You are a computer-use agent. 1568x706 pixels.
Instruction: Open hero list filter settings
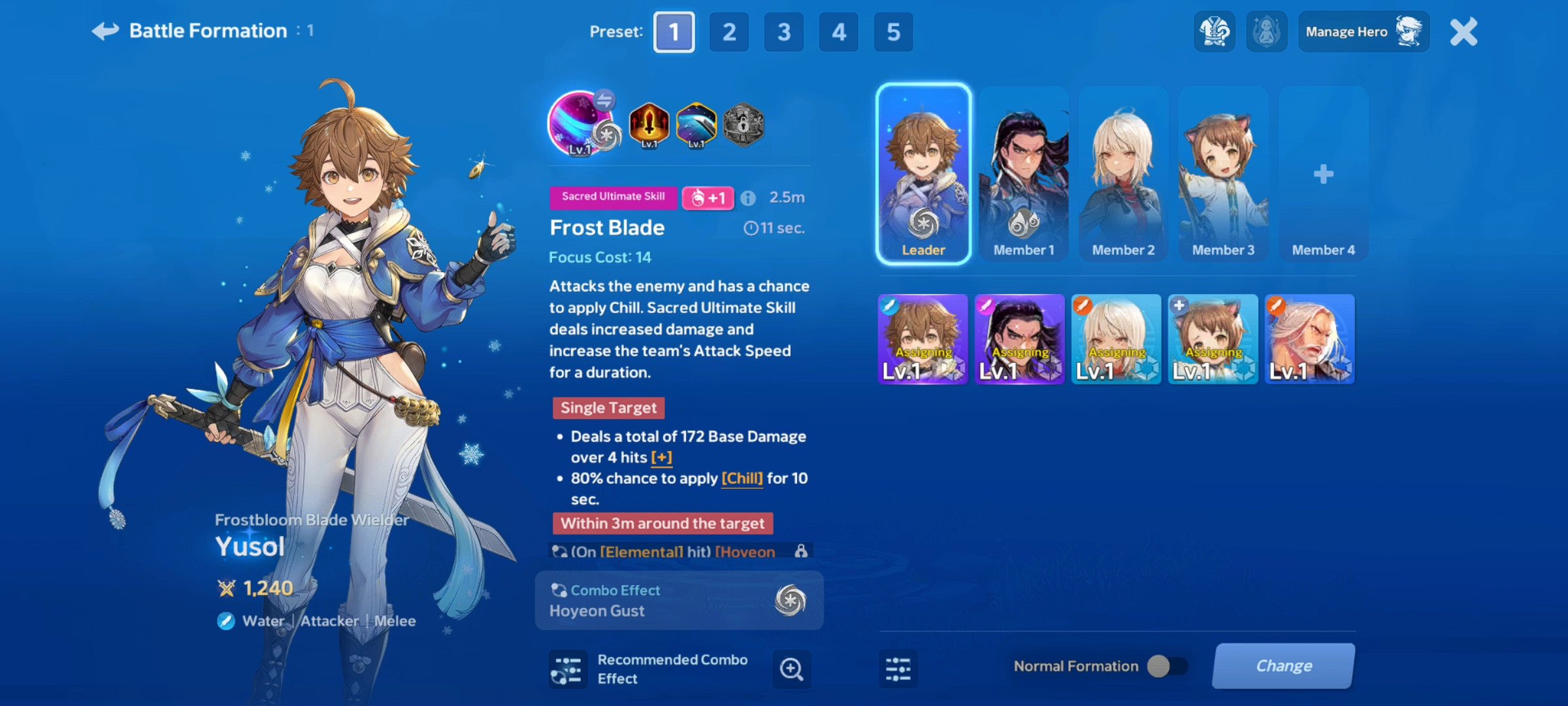click(898, 669)
